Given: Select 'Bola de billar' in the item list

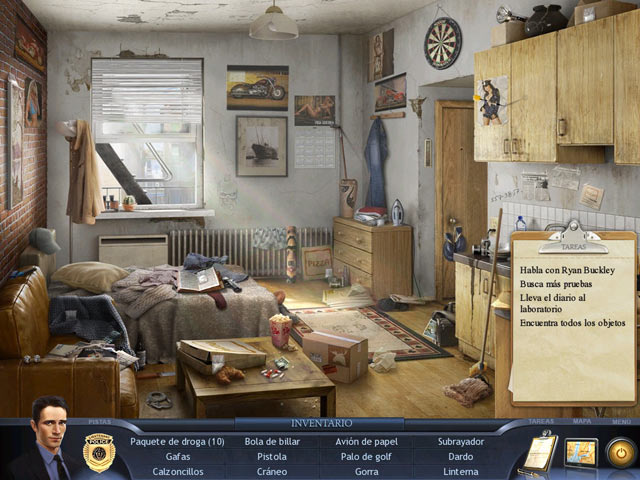Looking at the screenshot, I should pyautogui.click(x=272, y=441).
